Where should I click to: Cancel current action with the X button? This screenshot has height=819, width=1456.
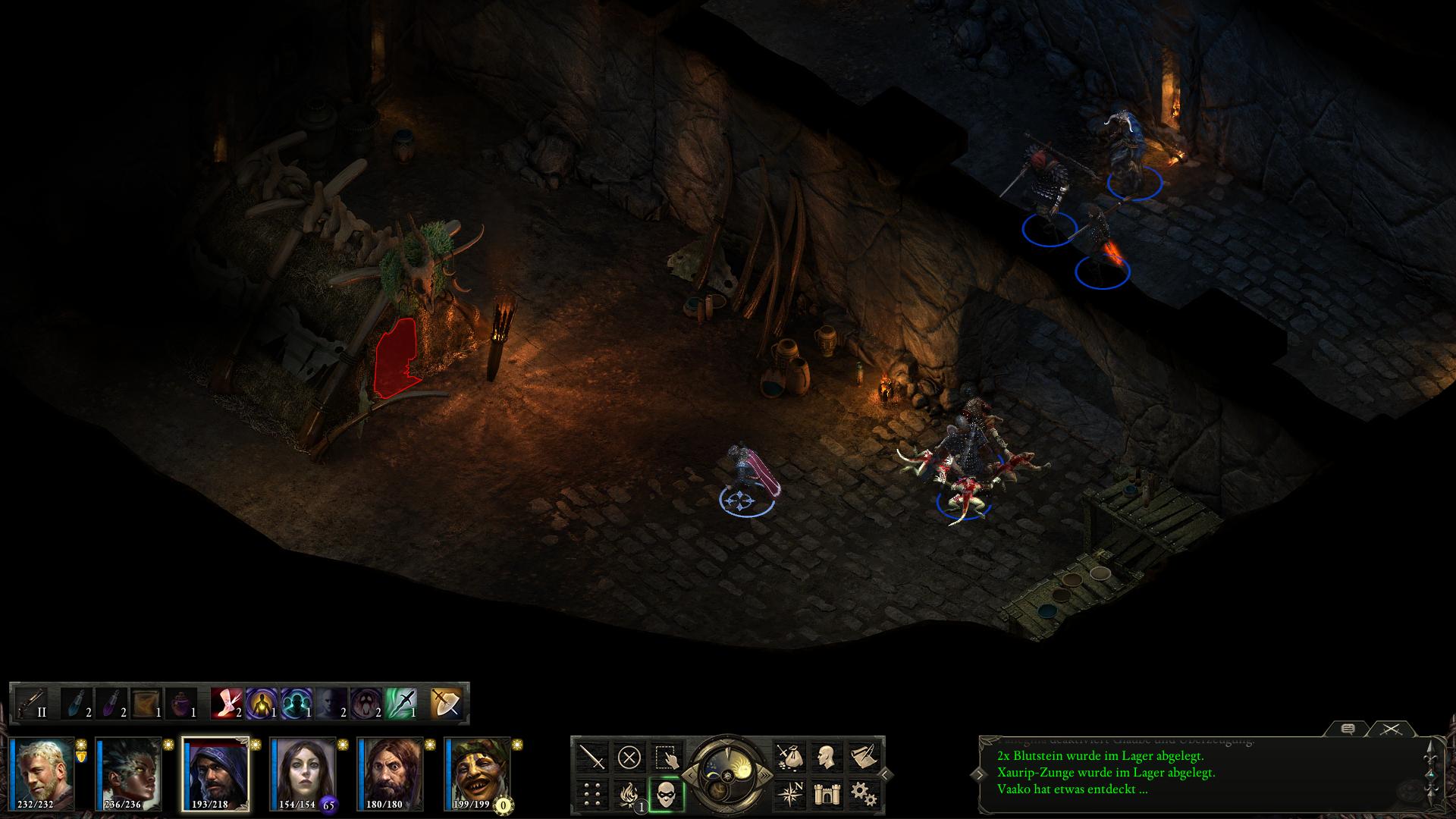pos(629,756)
